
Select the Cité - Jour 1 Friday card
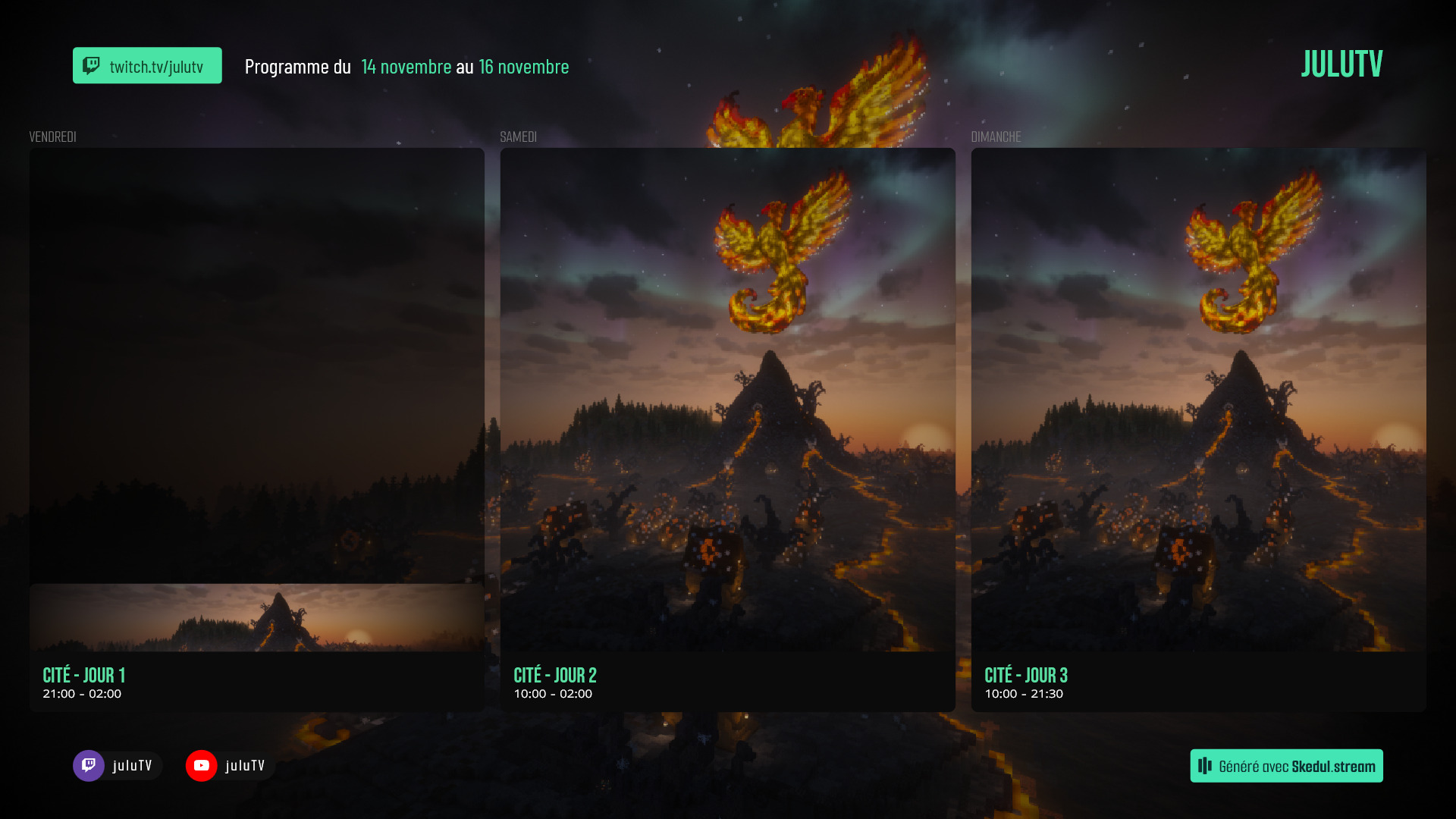(256, 430)
